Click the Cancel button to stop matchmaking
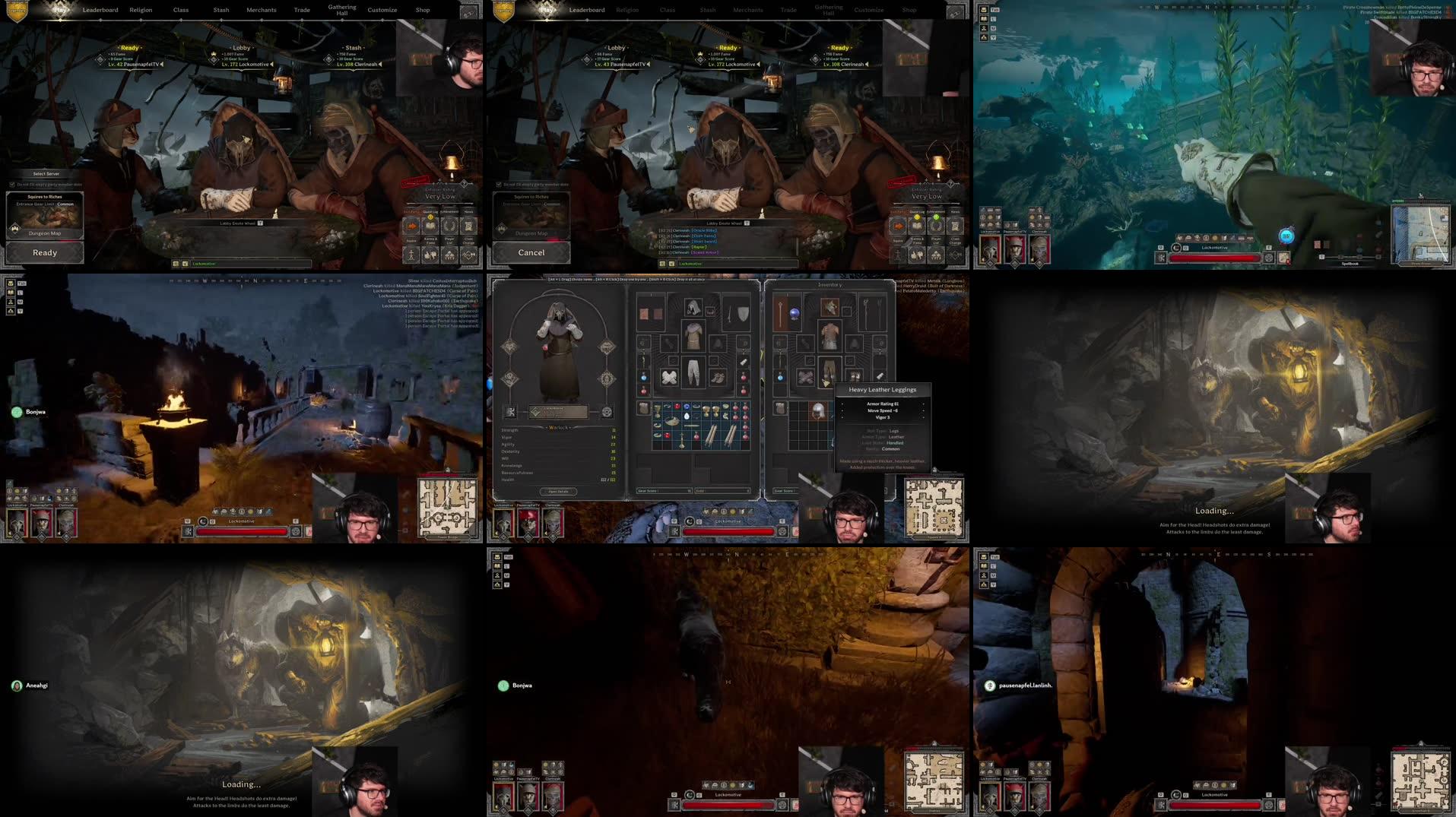Screen dimensions: 1456x817 531,253
